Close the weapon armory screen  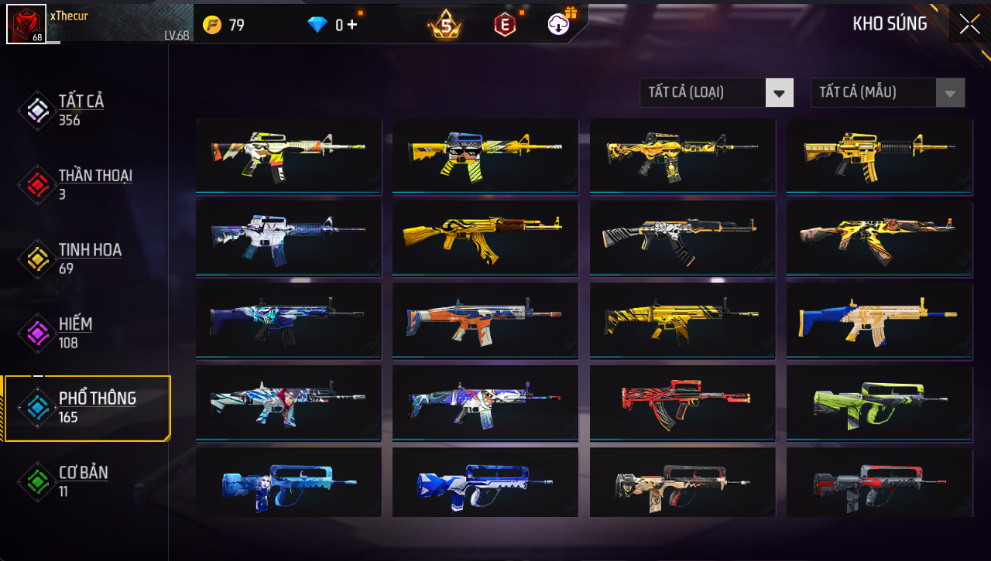969,25
